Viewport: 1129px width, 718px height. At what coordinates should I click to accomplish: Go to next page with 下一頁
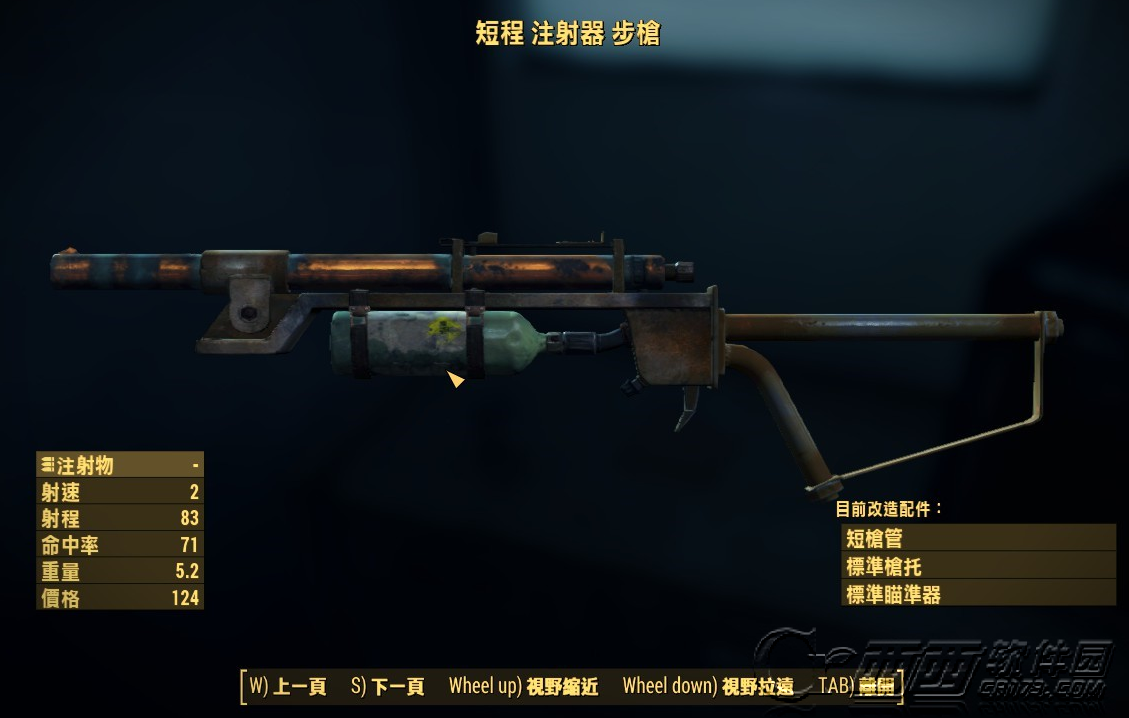click(388, 686)
